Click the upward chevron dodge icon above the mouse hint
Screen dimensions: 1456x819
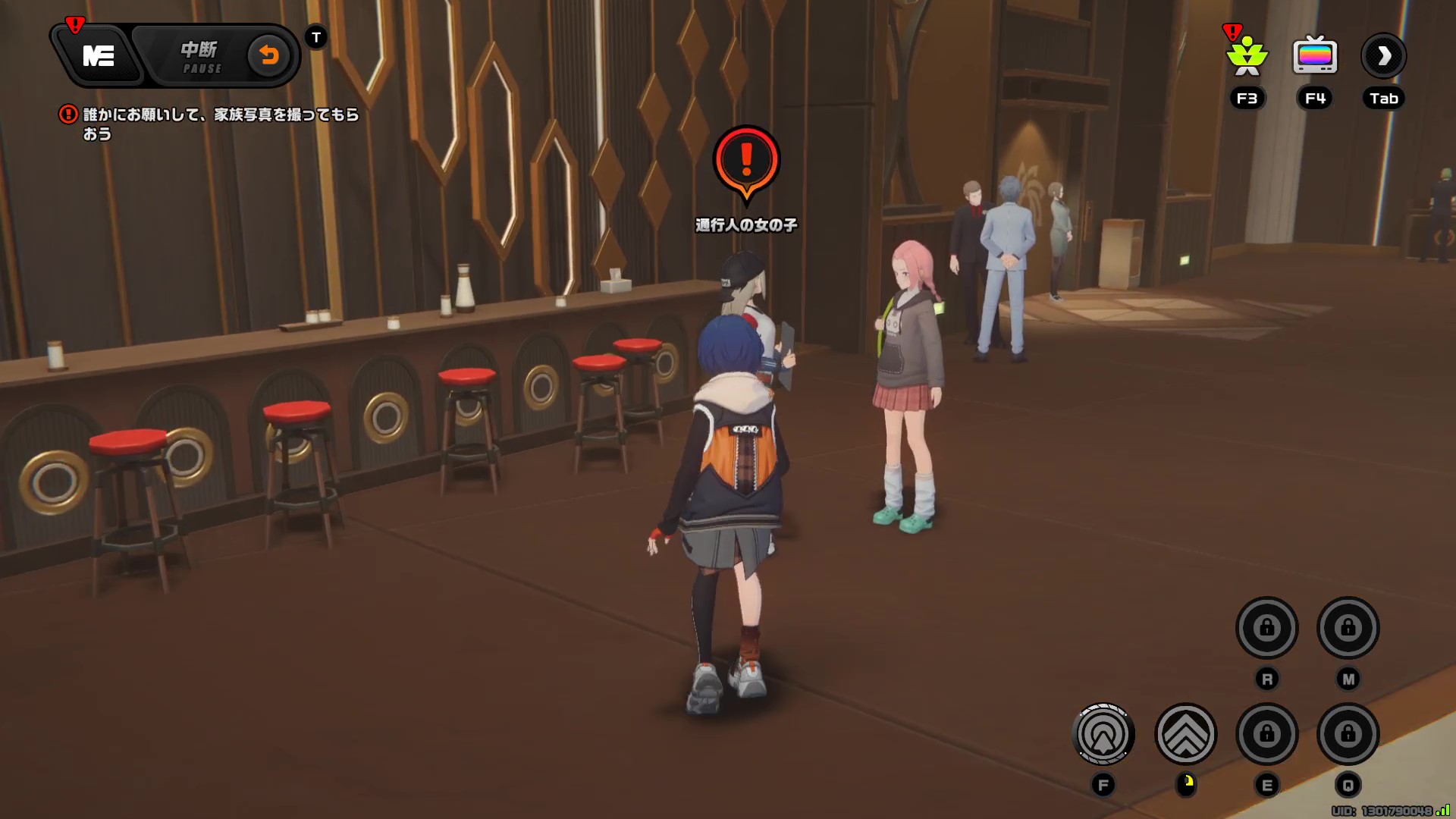1187,732
